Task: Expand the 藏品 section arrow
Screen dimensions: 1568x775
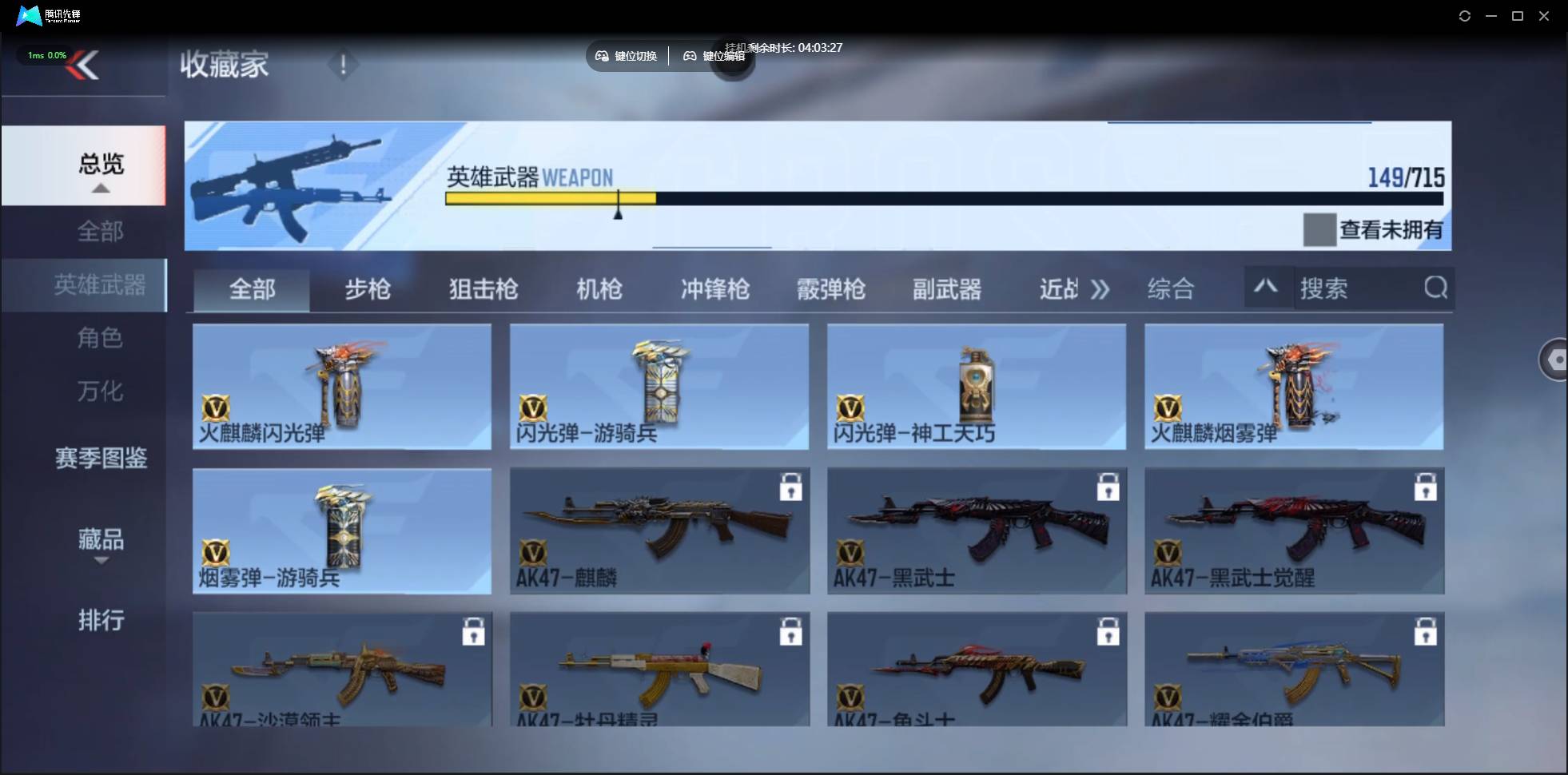Action: coord(100,562)
